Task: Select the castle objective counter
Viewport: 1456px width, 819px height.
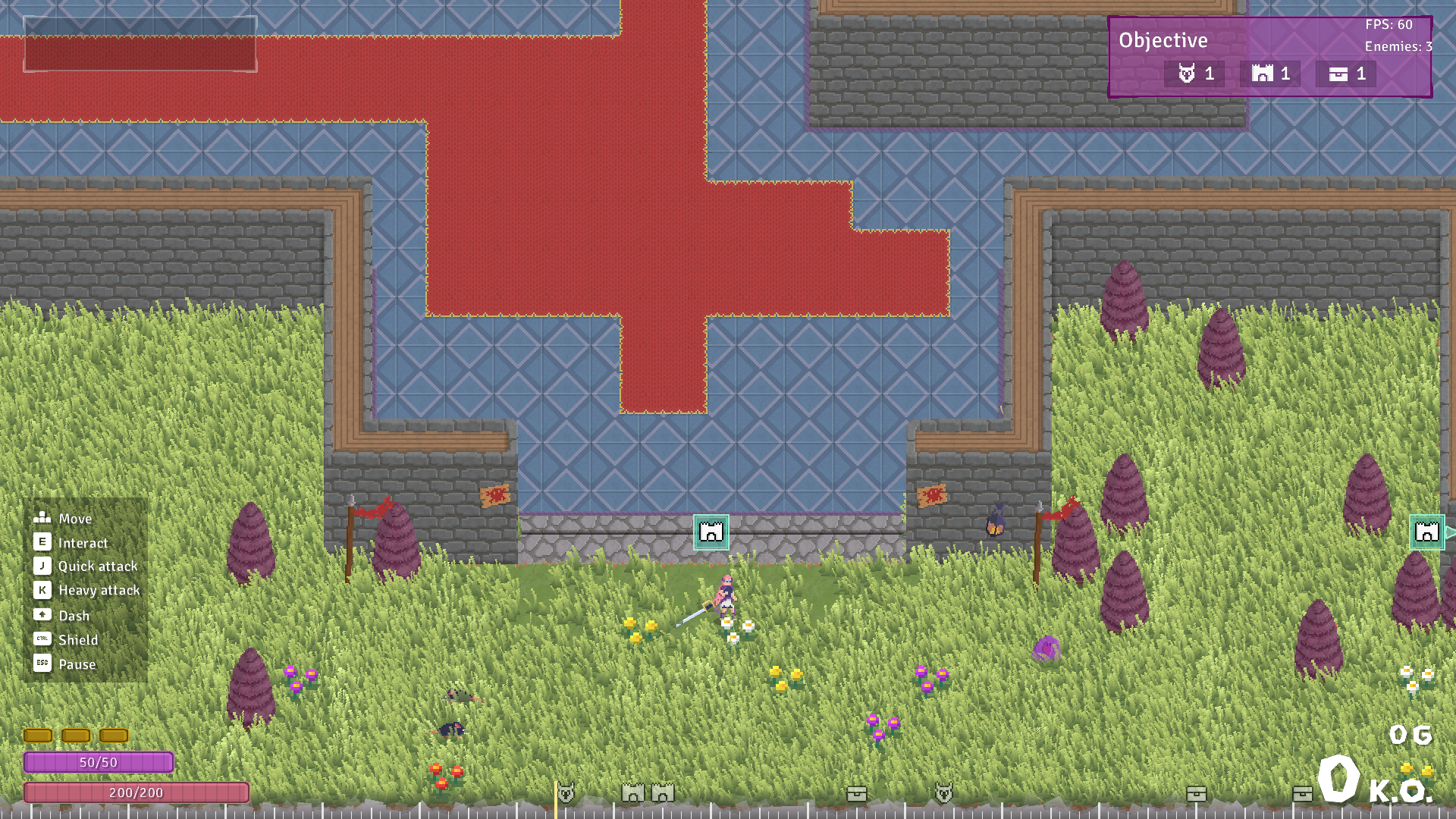Action: pos(1270,74)
